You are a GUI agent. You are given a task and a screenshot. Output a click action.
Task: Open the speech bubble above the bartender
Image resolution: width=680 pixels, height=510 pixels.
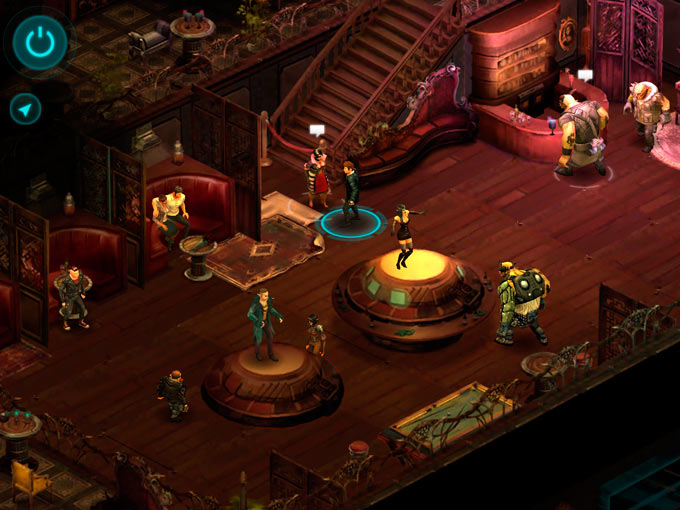click(x=586, y=76)
